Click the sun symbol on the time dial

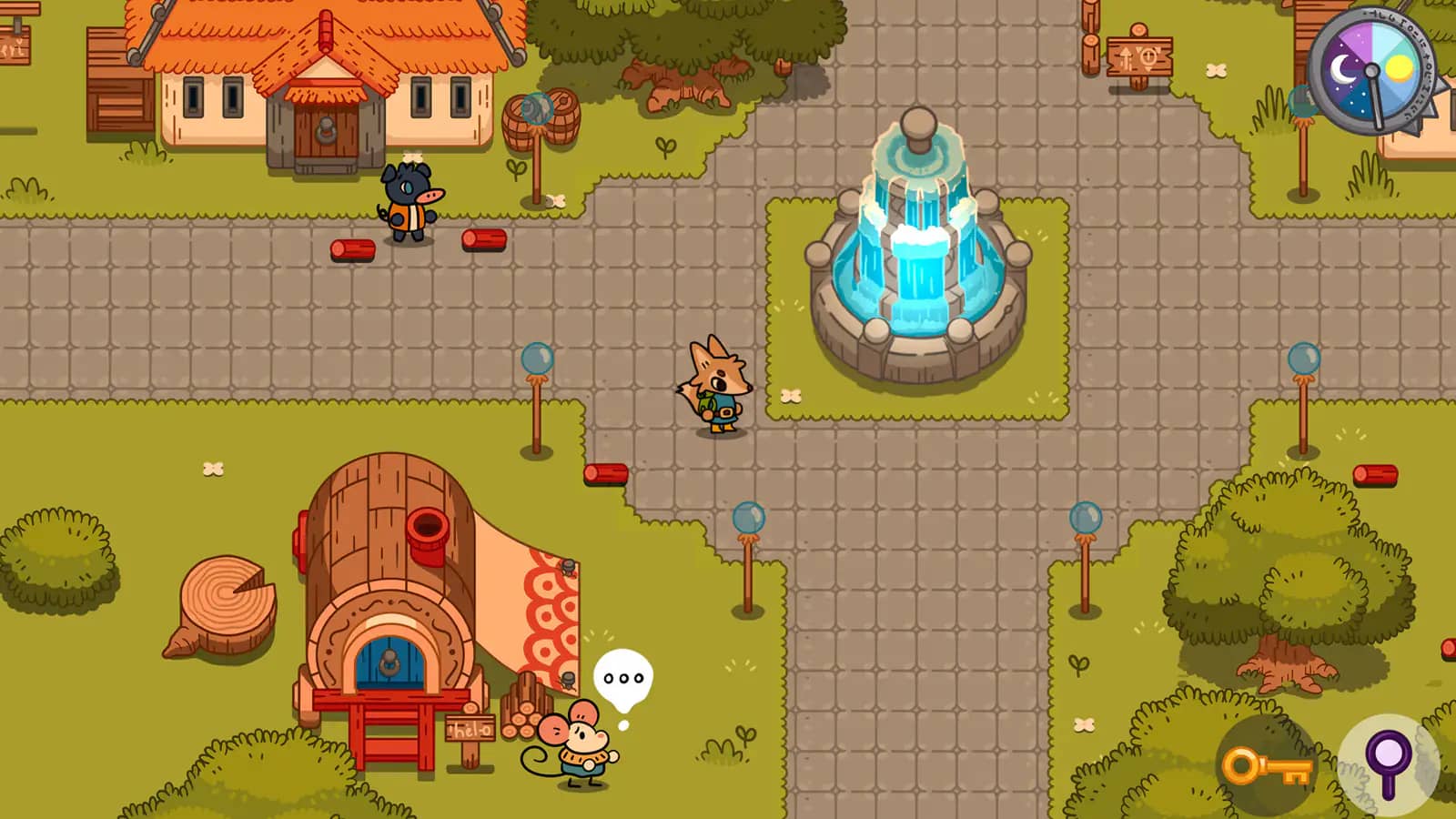coord(1400,68)
